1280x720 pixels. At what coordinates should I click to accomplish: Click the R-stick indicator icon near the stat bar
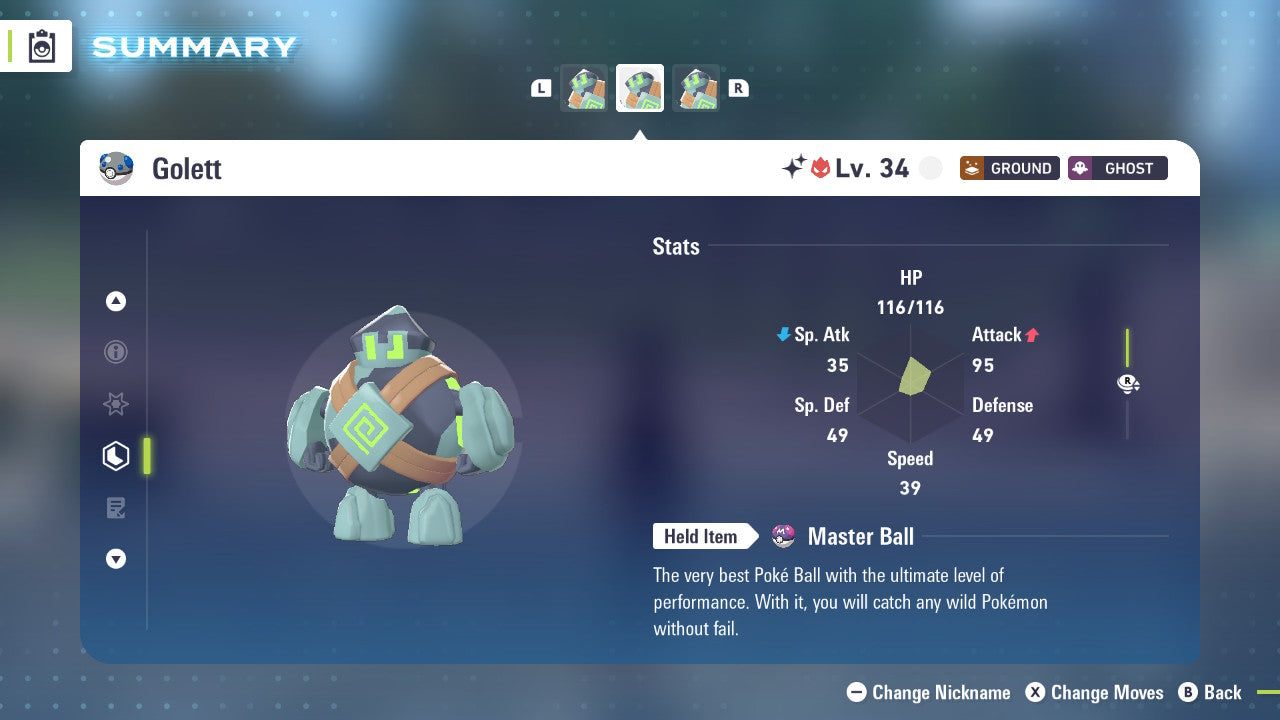click(1128, 383)
